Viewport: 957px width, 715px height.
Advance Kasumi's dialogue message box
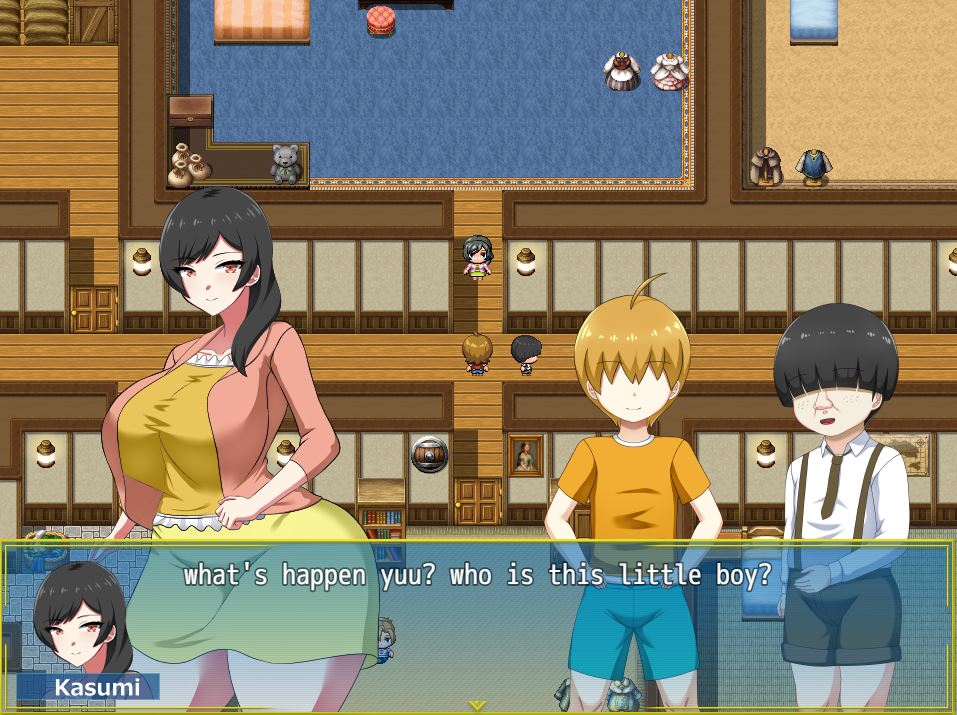coord(478,625)
